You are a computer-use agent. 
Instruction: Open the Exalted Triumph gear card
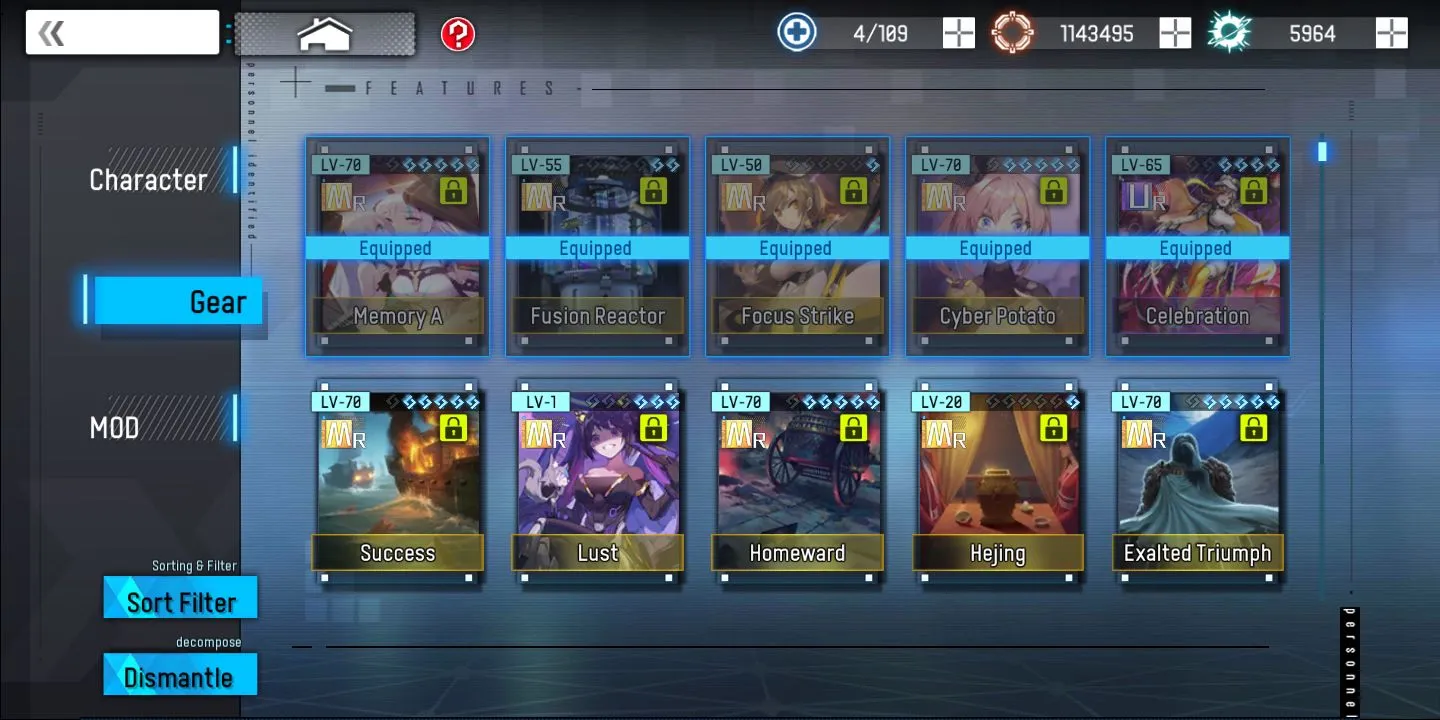[1197, 478]
